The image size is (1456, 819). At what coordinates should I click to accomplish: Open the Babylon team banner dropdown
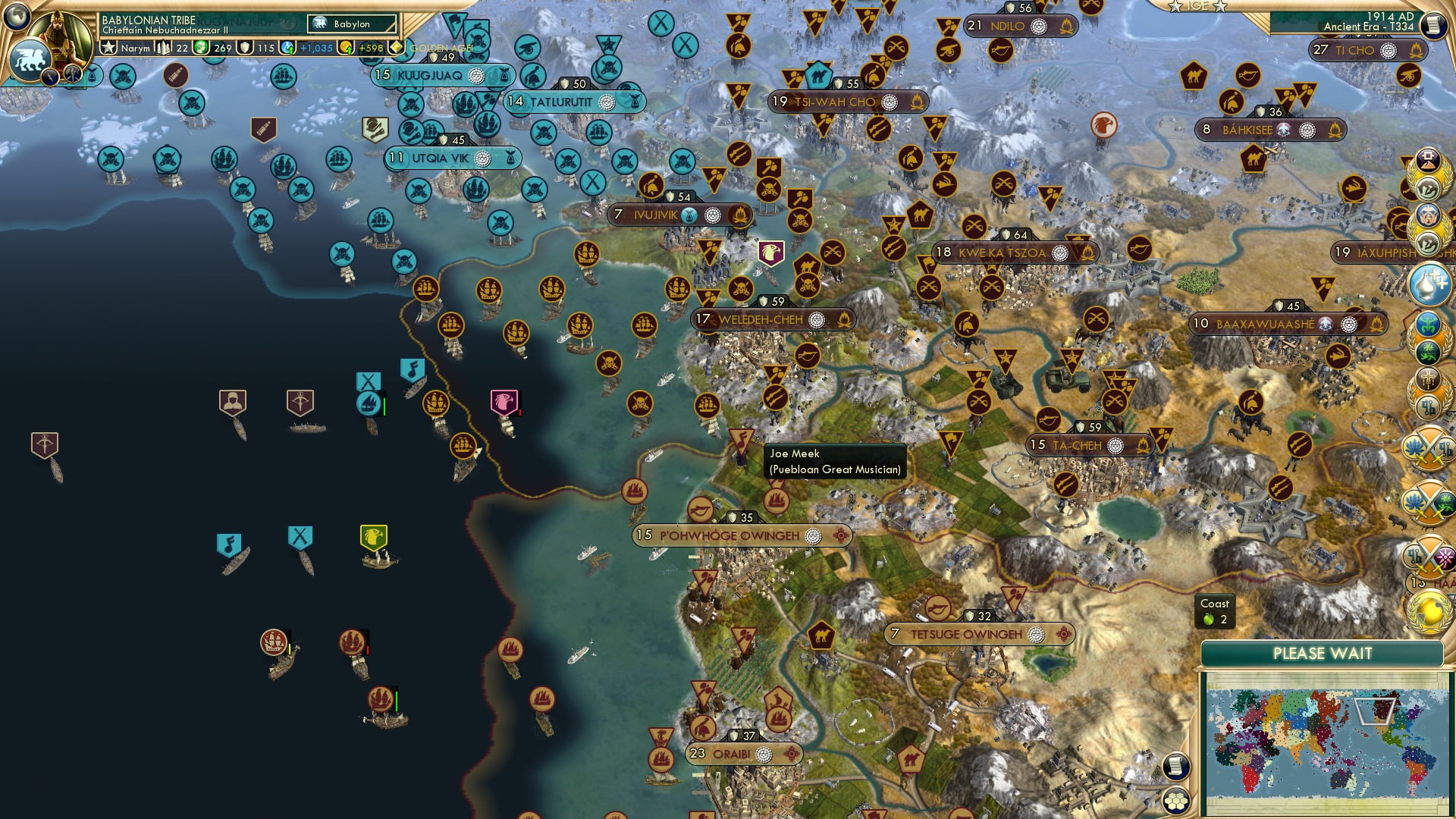pos(351,24)
